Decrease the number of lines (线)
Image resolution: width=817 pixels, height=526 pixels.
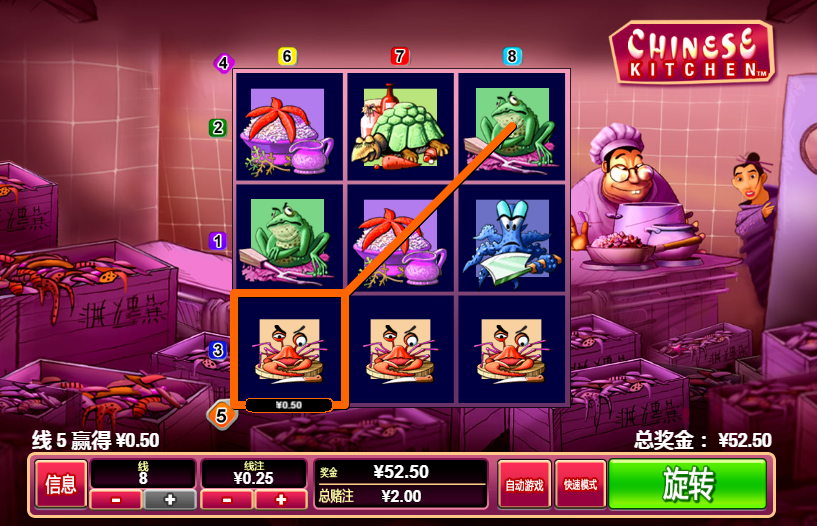coord(116,499)
